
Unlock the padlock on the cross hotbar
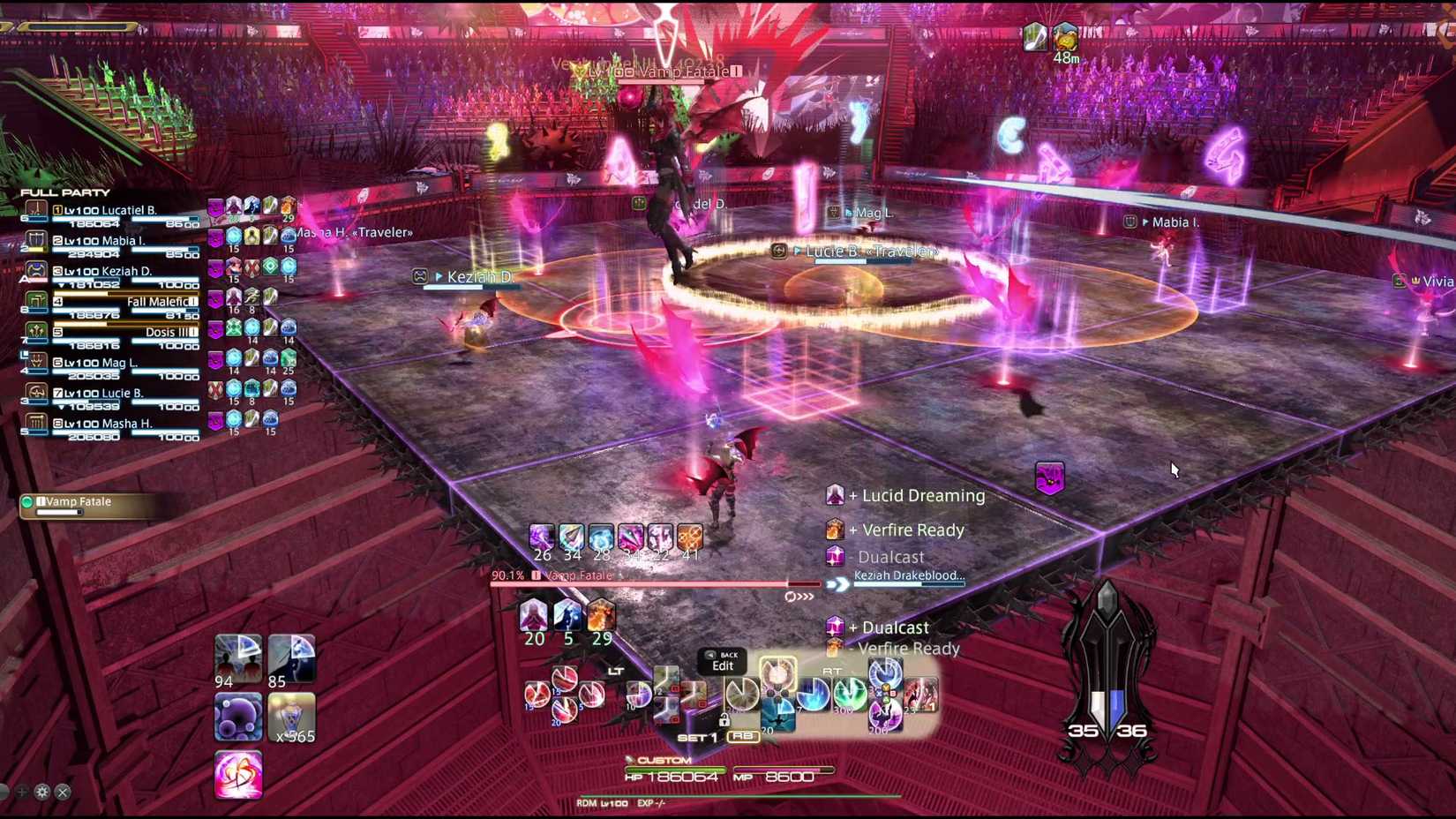(x=724, y=721)
